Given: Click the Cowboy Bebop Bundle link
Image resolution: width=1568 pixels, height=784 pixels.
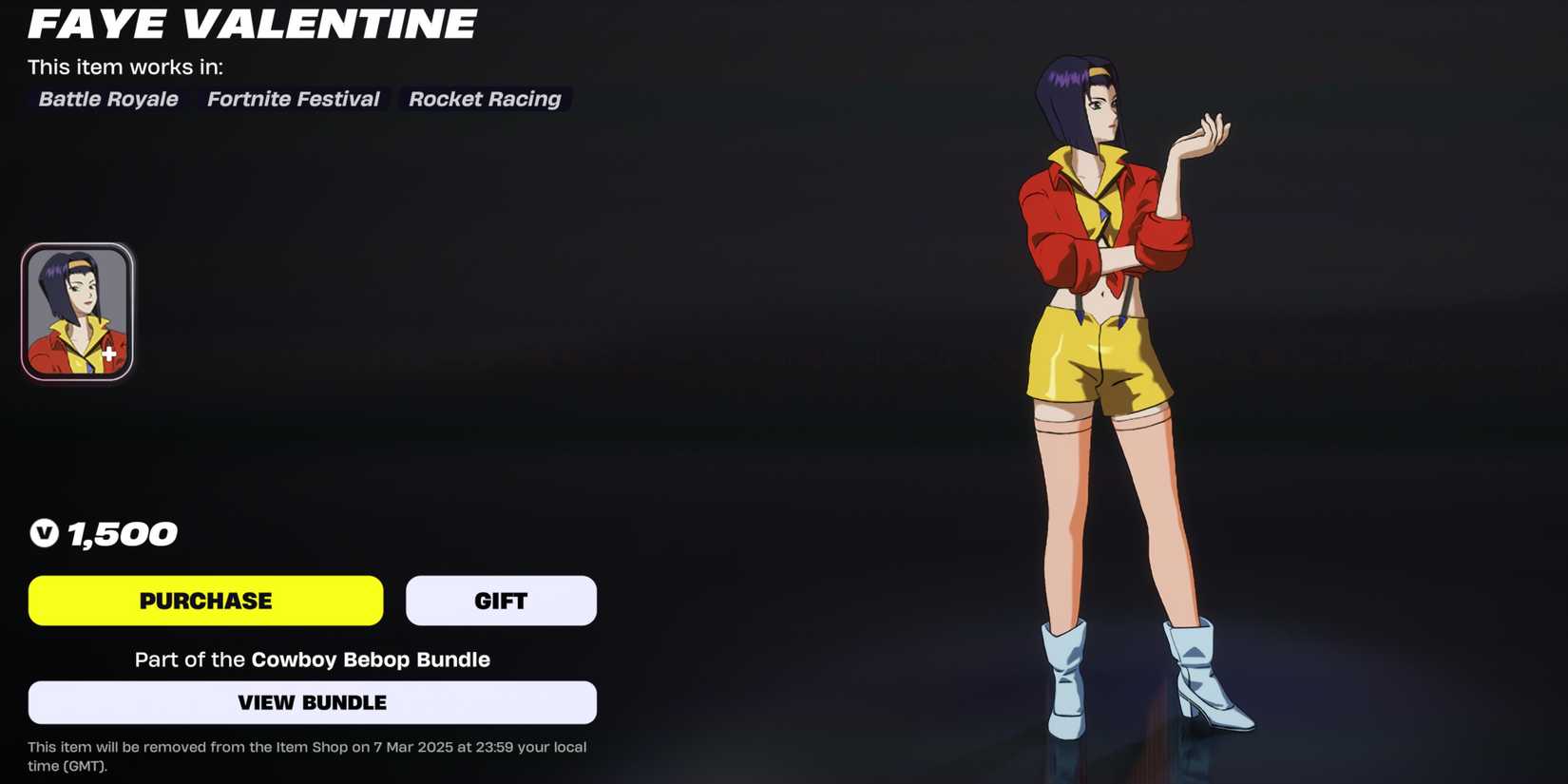Looking at the screenshot, I should tap(370, 659).
